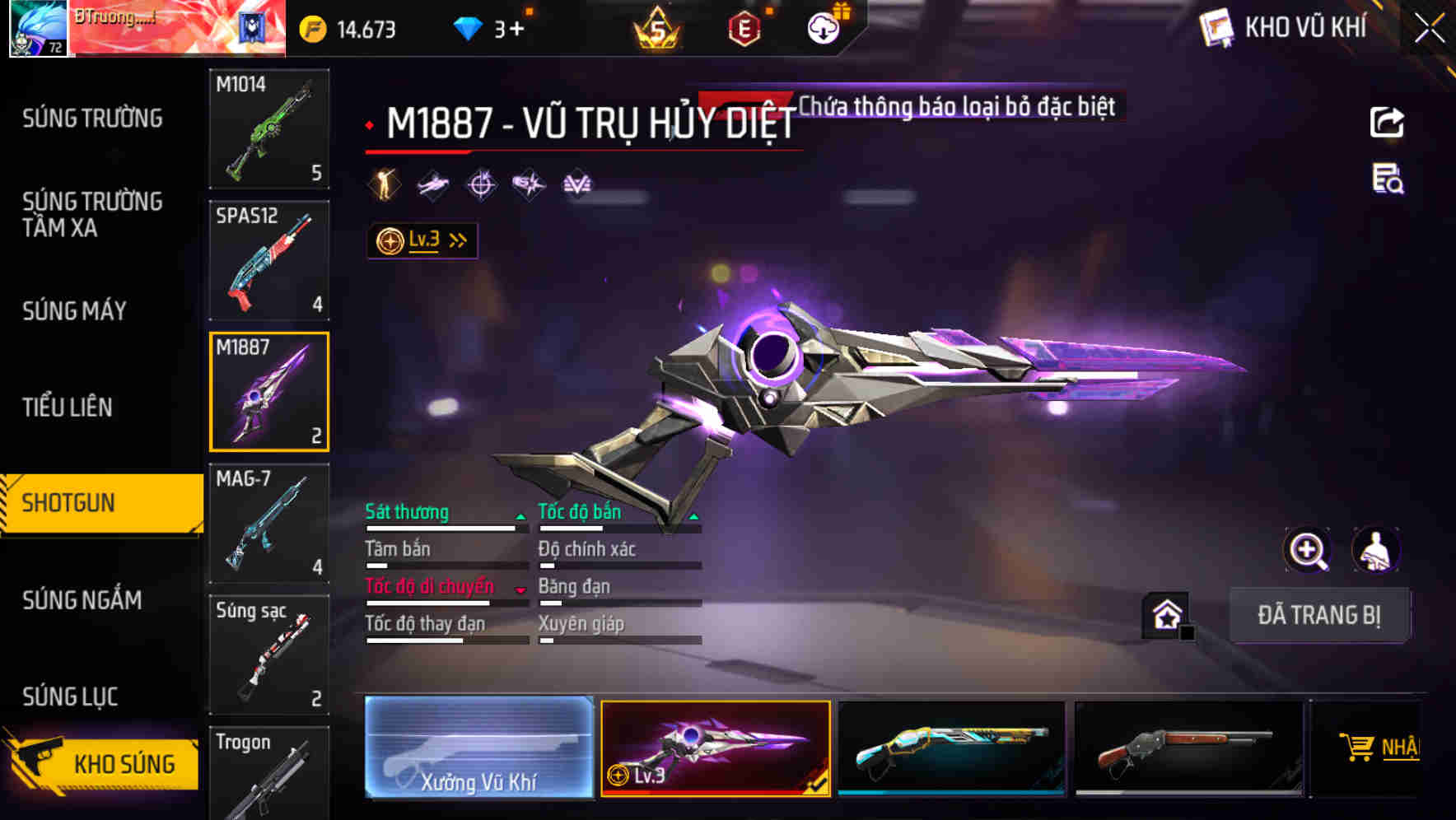Open Xưởng Vũ Khí at the bottom
This screenshot has height=820, width=1456.
coord(479,748)
